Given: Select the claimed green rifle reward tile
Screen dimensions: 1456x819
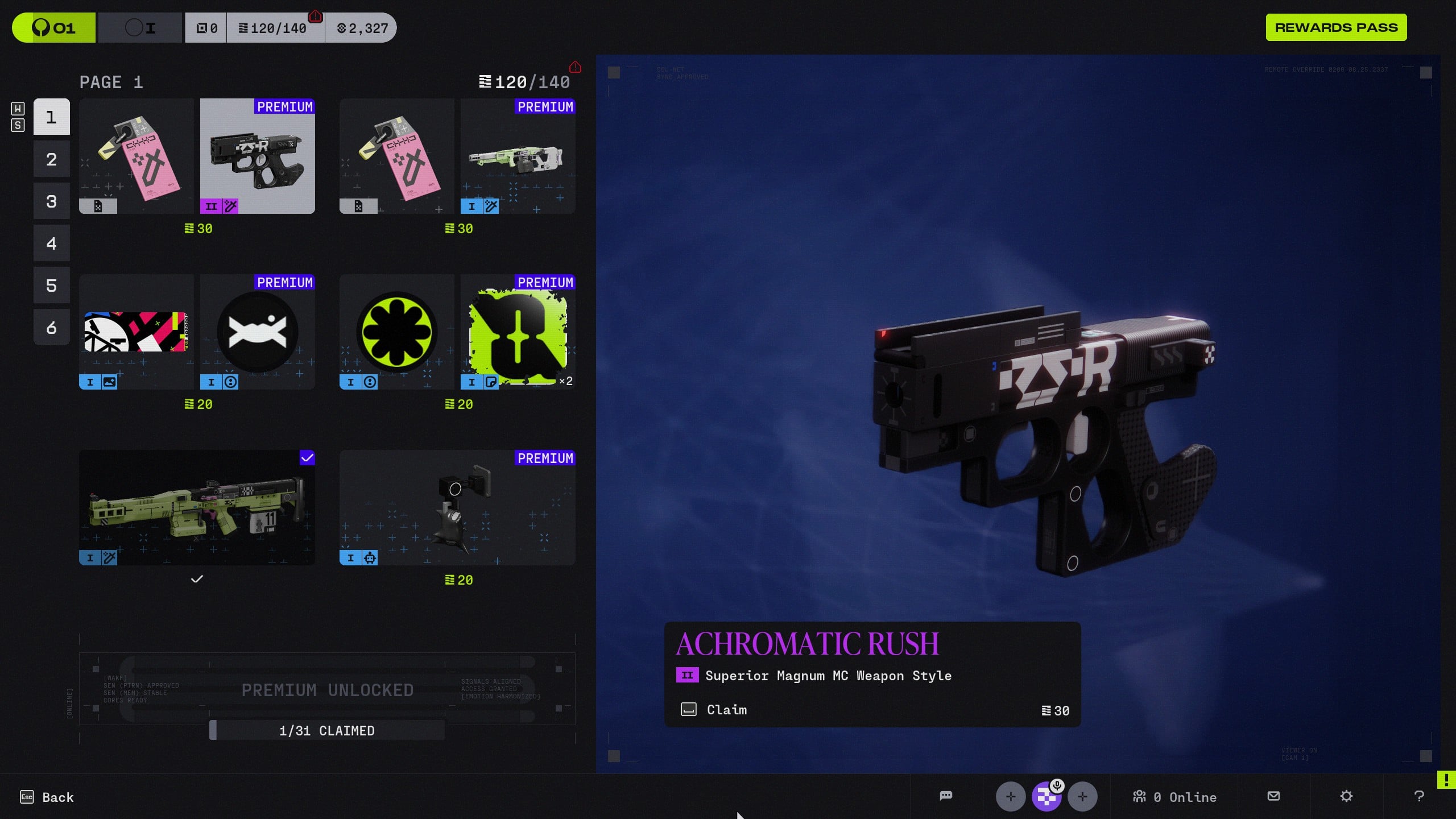Looking at the screenshot, I should [197, 508].
